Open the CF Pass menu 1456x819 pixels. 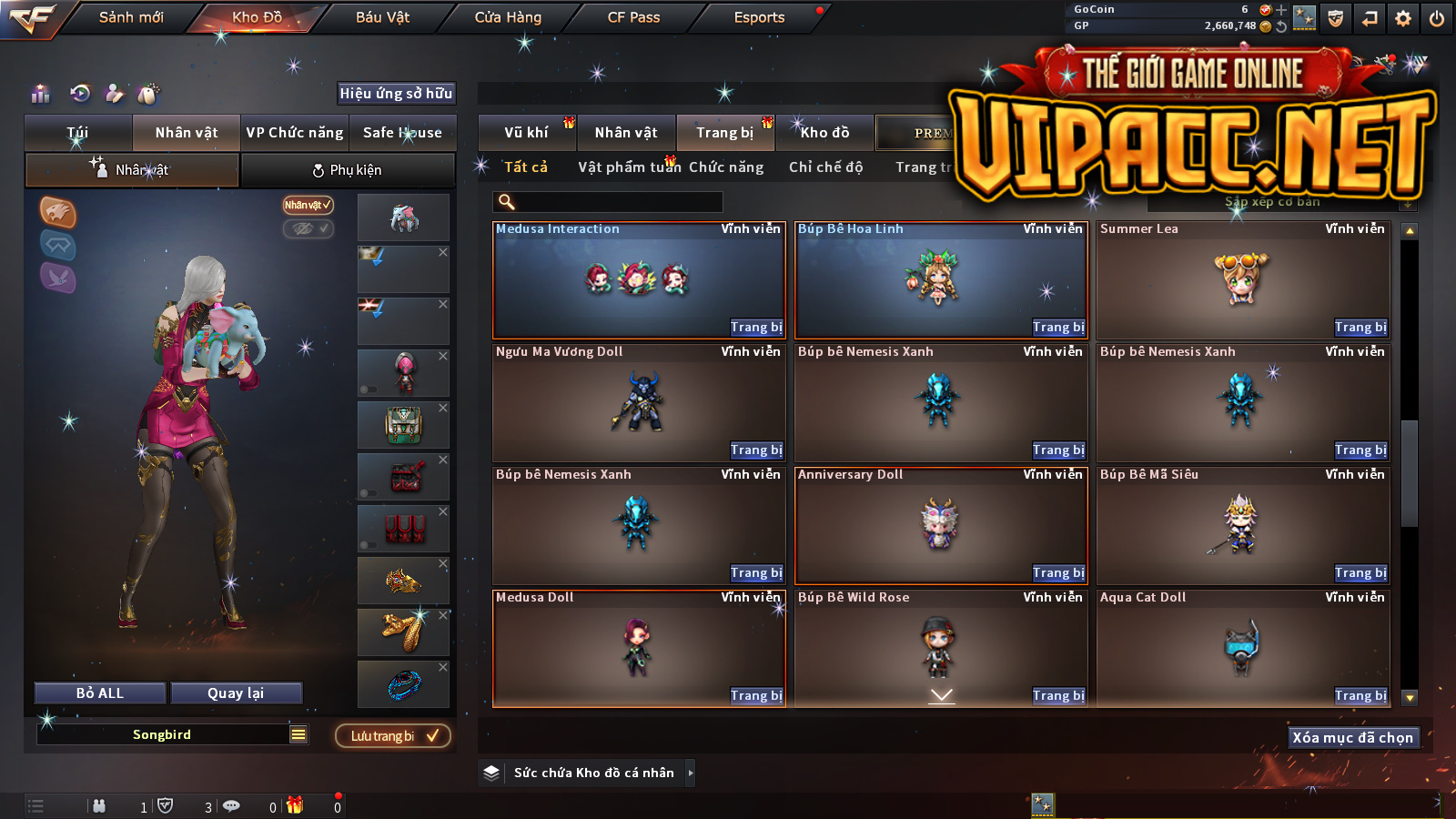click(633, 17)
